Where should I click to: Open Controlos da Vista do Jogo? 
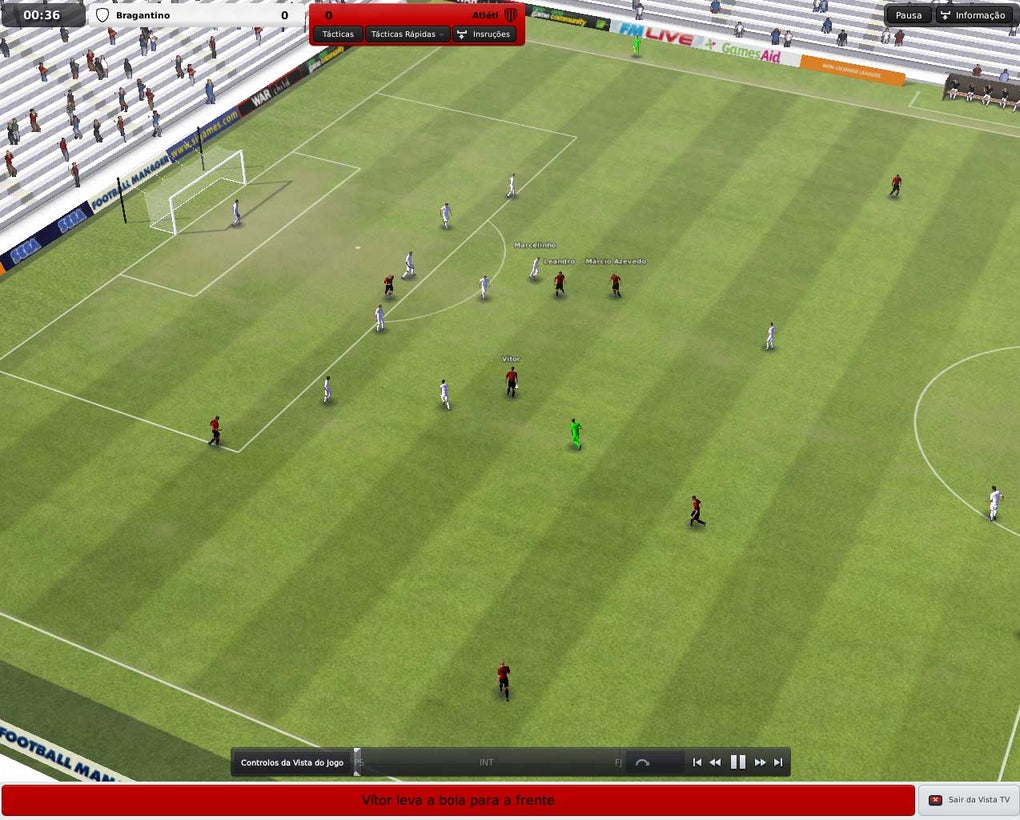click(292, 763)
